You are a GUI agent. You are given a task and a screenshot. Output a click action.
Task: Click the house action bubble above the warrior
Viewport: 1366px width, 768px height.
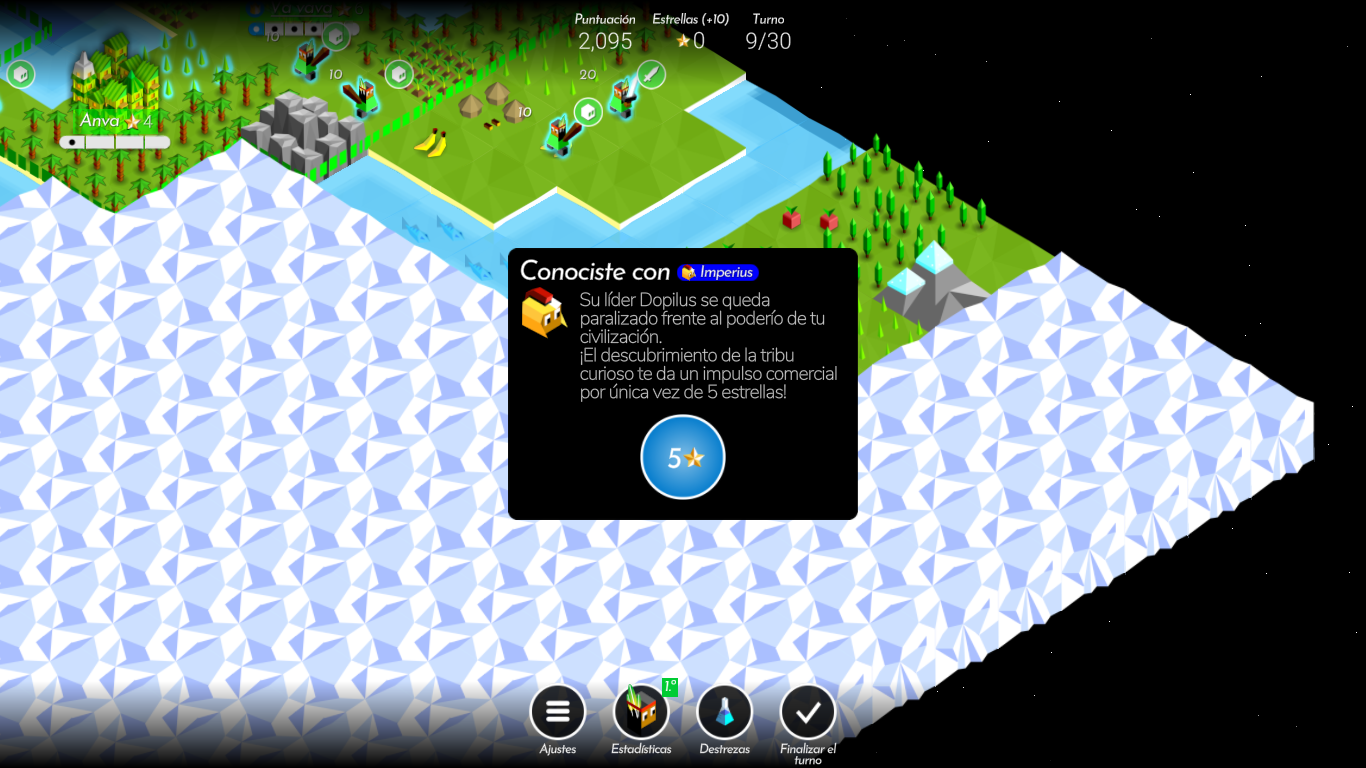click(588, 113)
